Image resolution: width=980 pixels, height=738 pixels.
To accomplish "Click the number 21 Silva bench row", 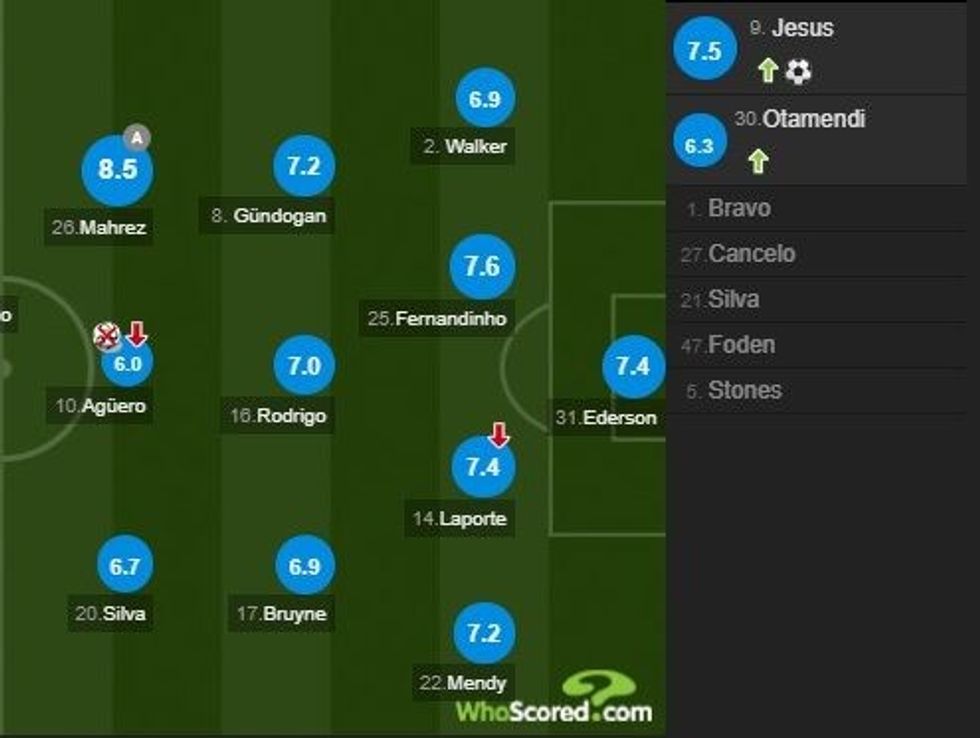I will tap(732, 299).
